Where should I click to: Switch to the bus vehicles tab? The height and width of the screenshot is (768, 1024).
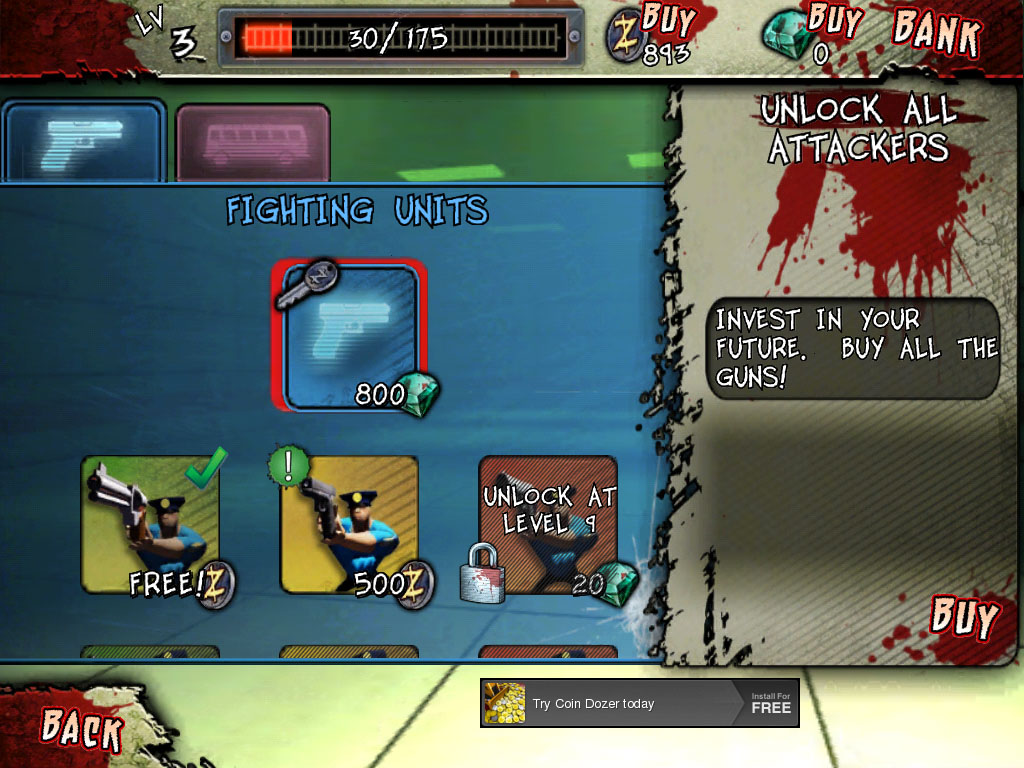[x=252, y=142]
